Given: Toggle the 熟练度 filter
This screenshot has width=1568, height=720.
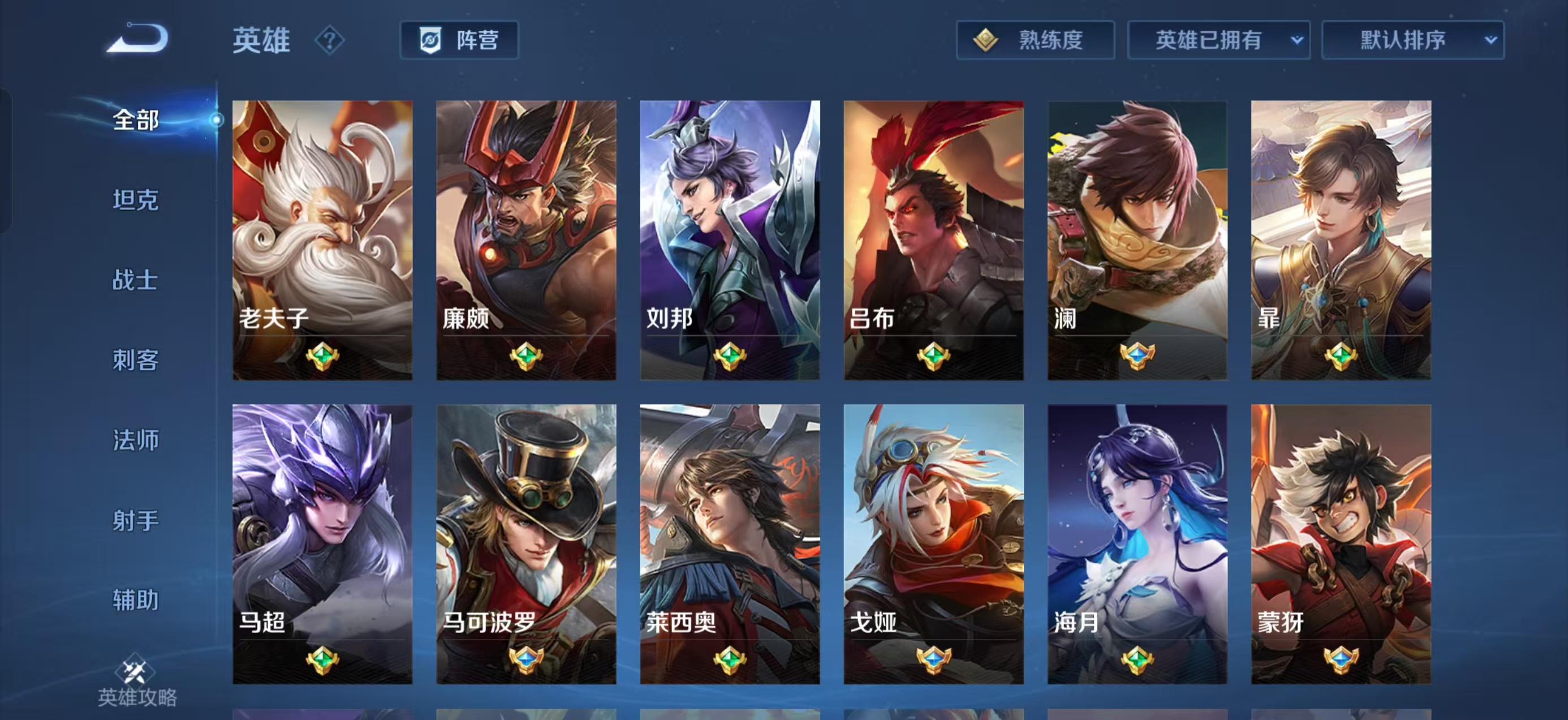Looking at the screenshot, I should click(x=1038, y=40).
